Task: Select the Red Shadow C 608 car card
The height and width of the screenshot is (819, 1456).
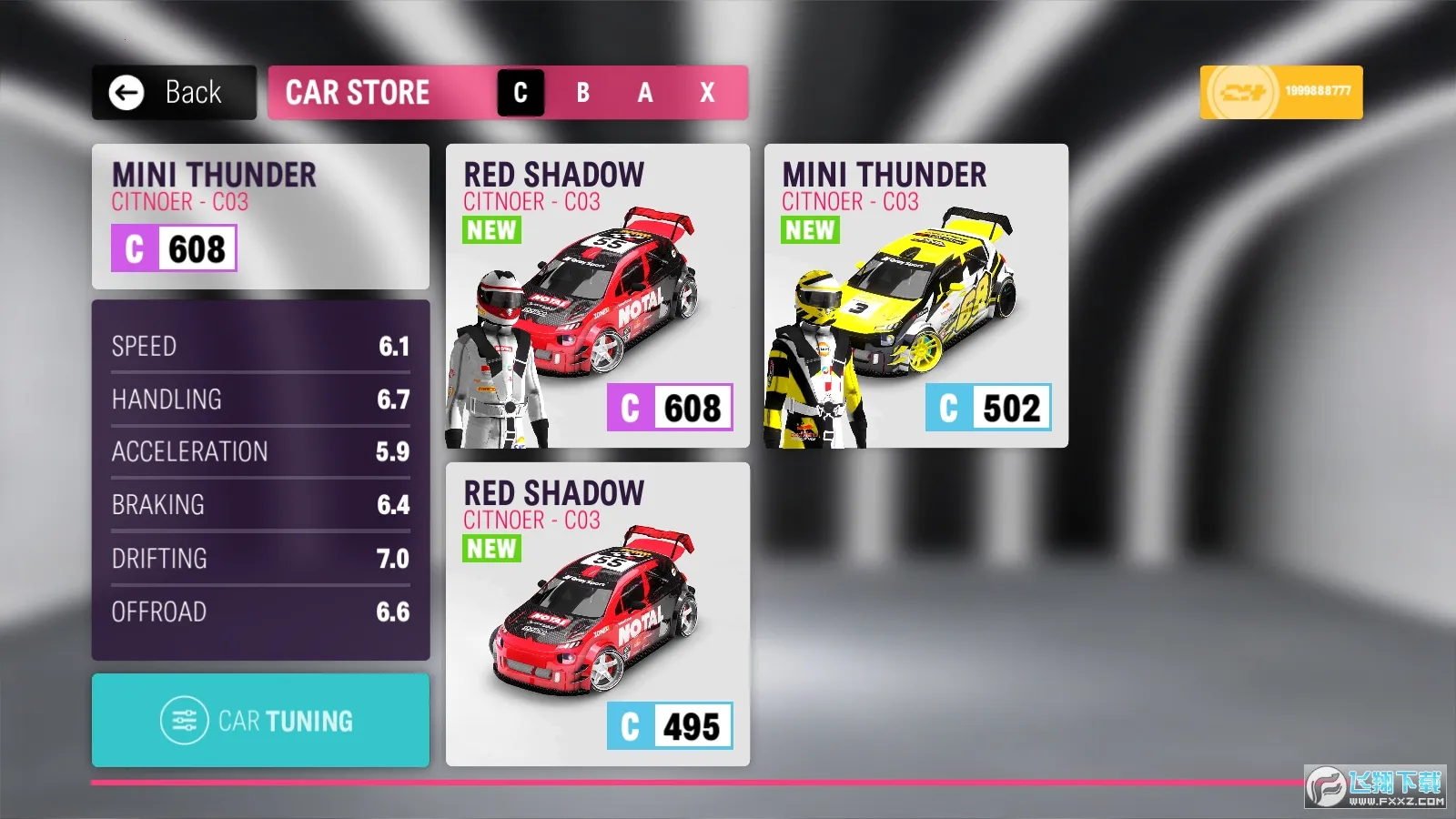Action: [598, 296]
